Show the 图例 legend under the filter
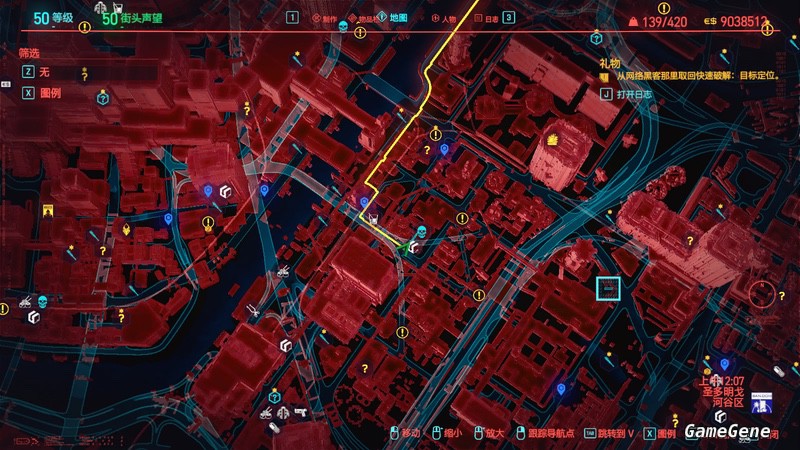 [47, 90]
